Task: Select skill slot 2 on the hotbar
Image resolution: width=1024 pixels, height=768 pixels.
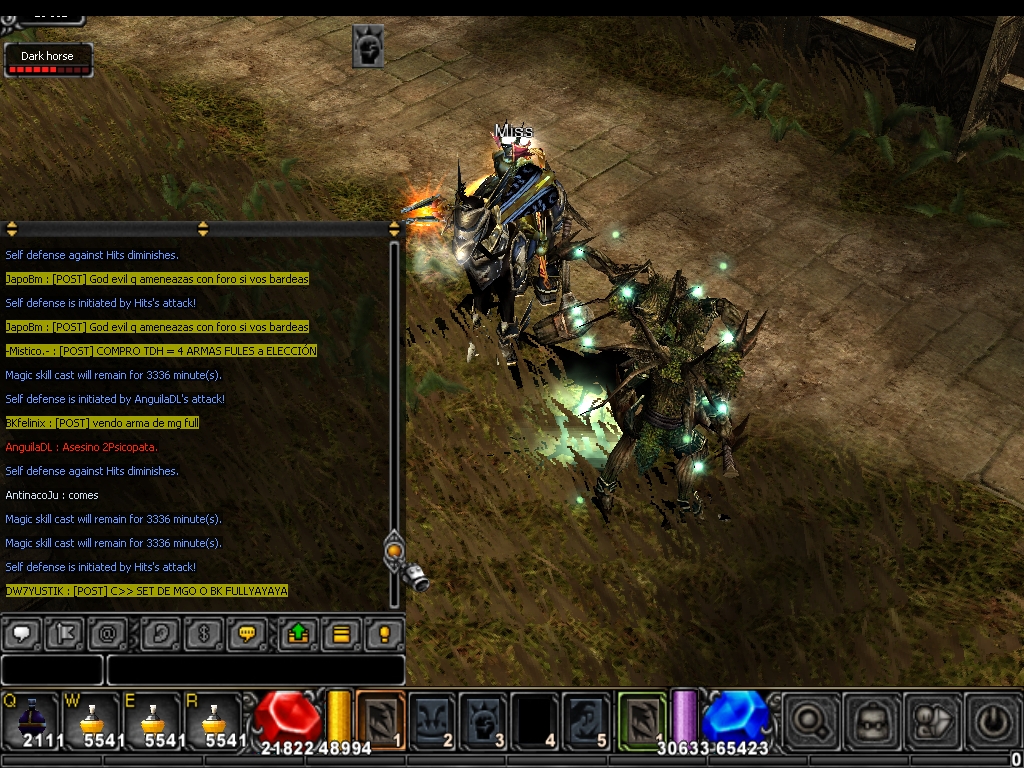Action: [x=433, y=720]
